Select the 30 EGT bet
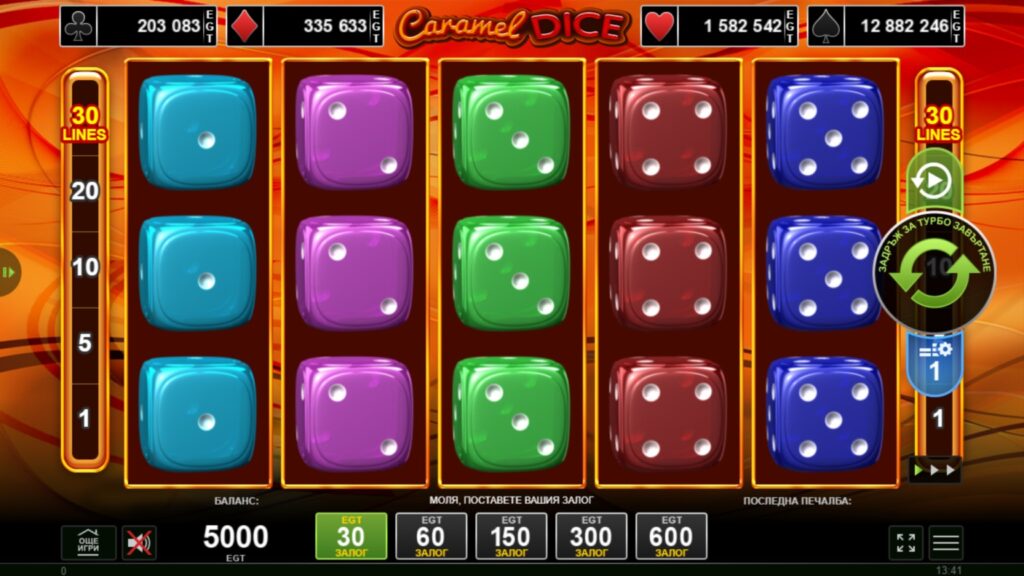This screenshot has width=1024, height=576. 351,537
